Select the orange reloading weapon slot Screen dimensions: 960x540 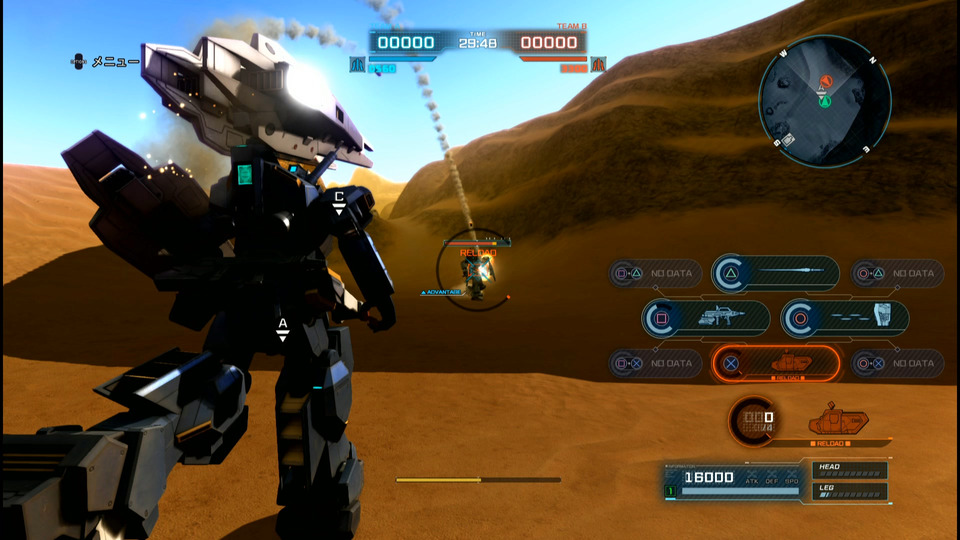click(x=776, y=363)
